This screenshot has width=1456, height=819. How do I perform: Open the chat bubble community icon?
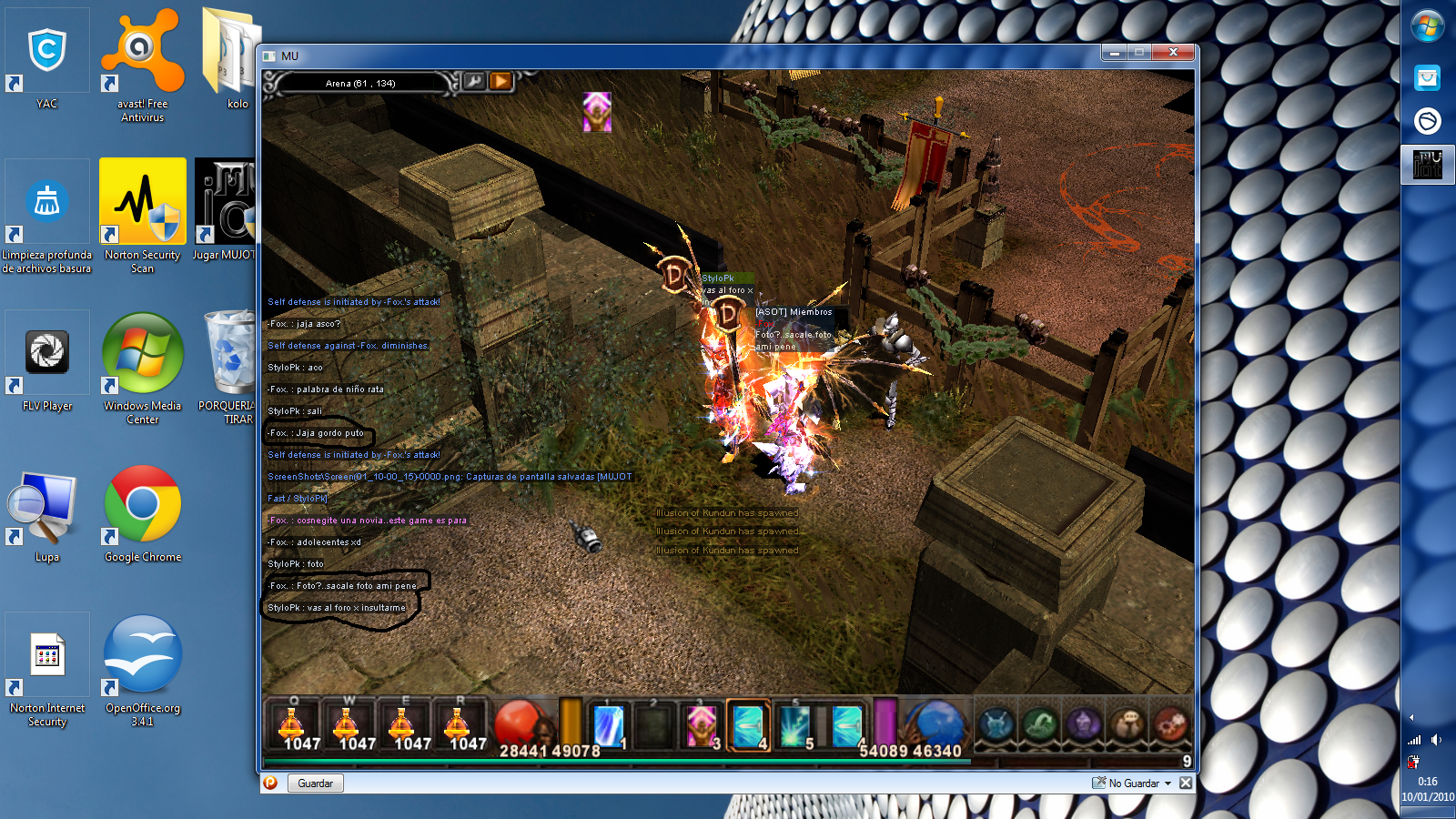click(1127, 725)
